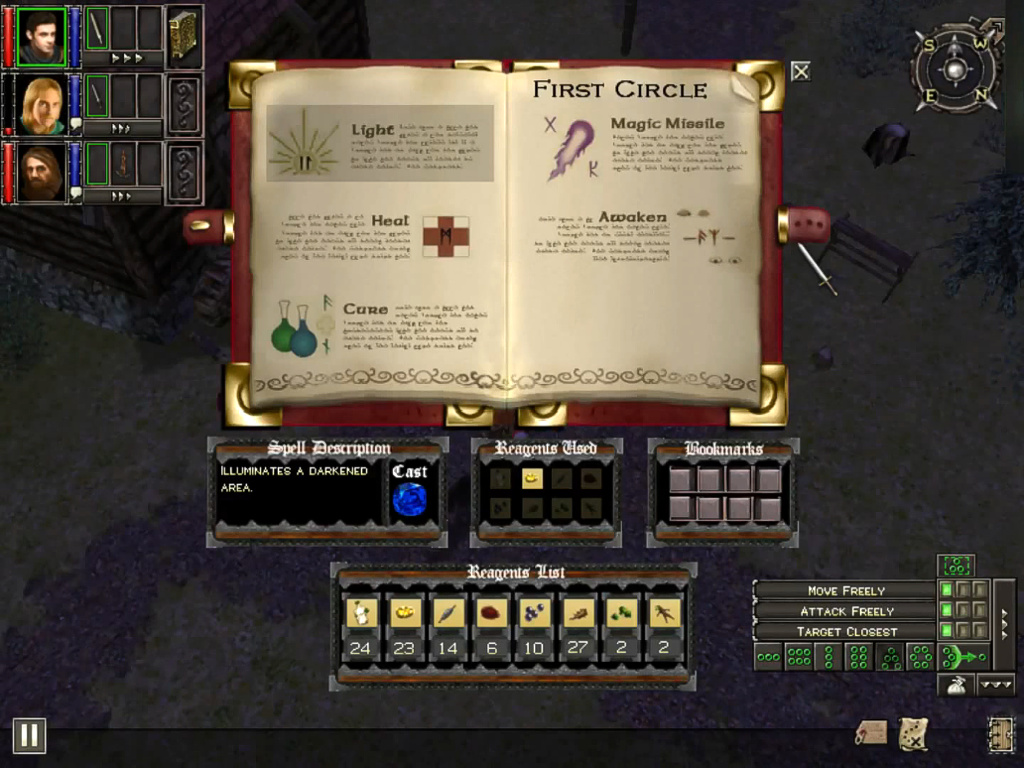
Task: Open the Attack Freely combat setting
Action: pyautogui.click(x=845, y=611)
